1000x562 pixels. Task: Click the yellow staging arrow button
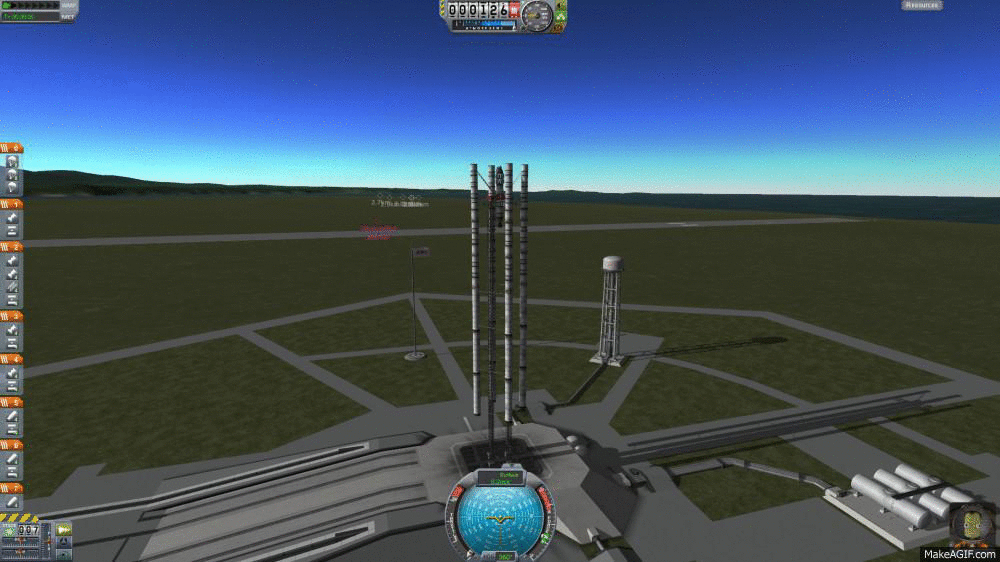pos(64,529)
